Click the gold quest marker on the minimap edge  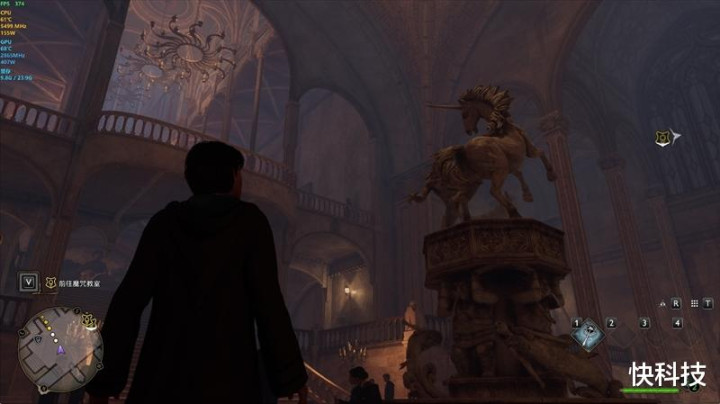pos(89,321)
